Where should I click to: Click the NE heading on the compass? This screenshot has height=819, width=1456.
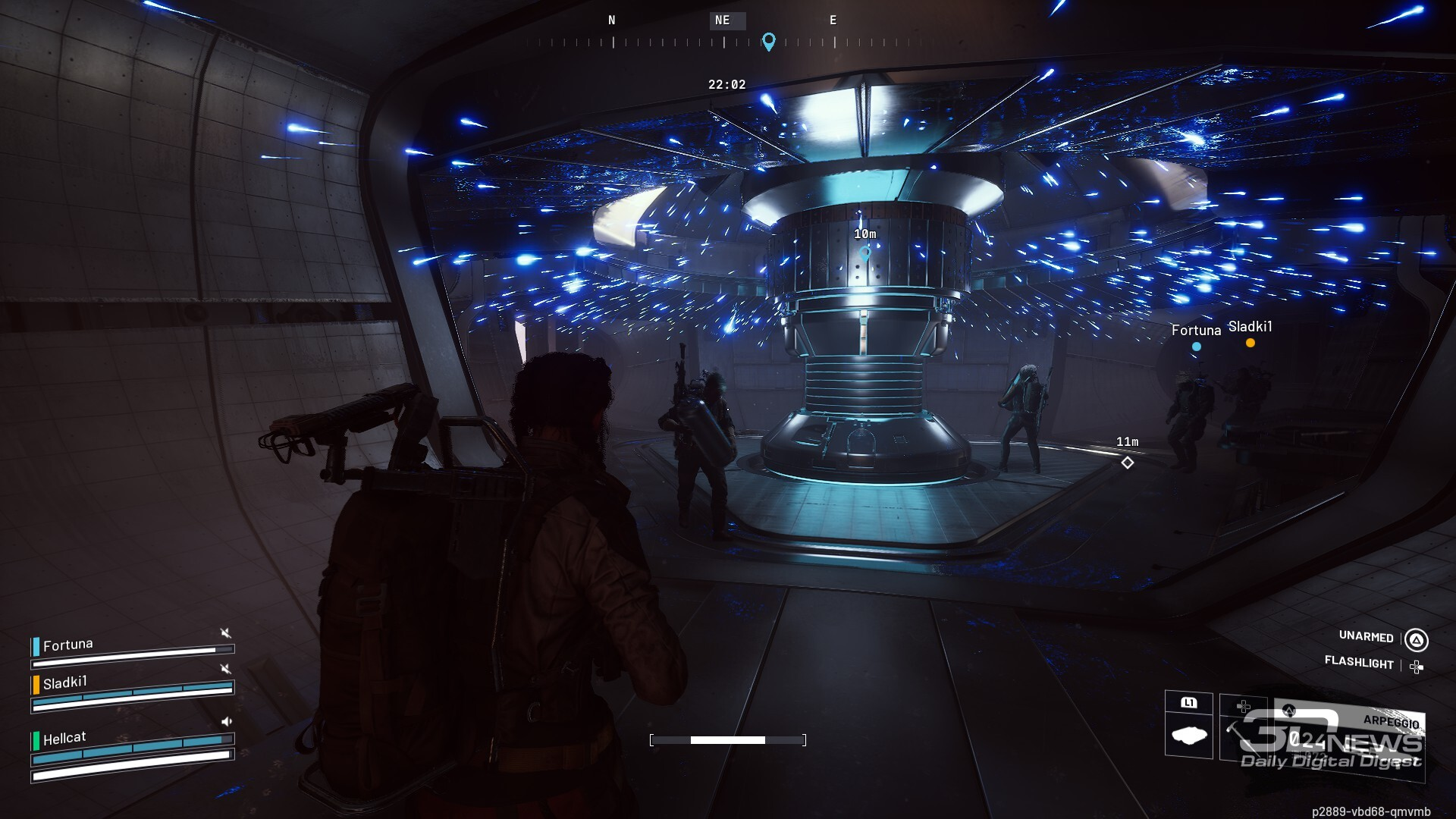click(x=723, y=20)
